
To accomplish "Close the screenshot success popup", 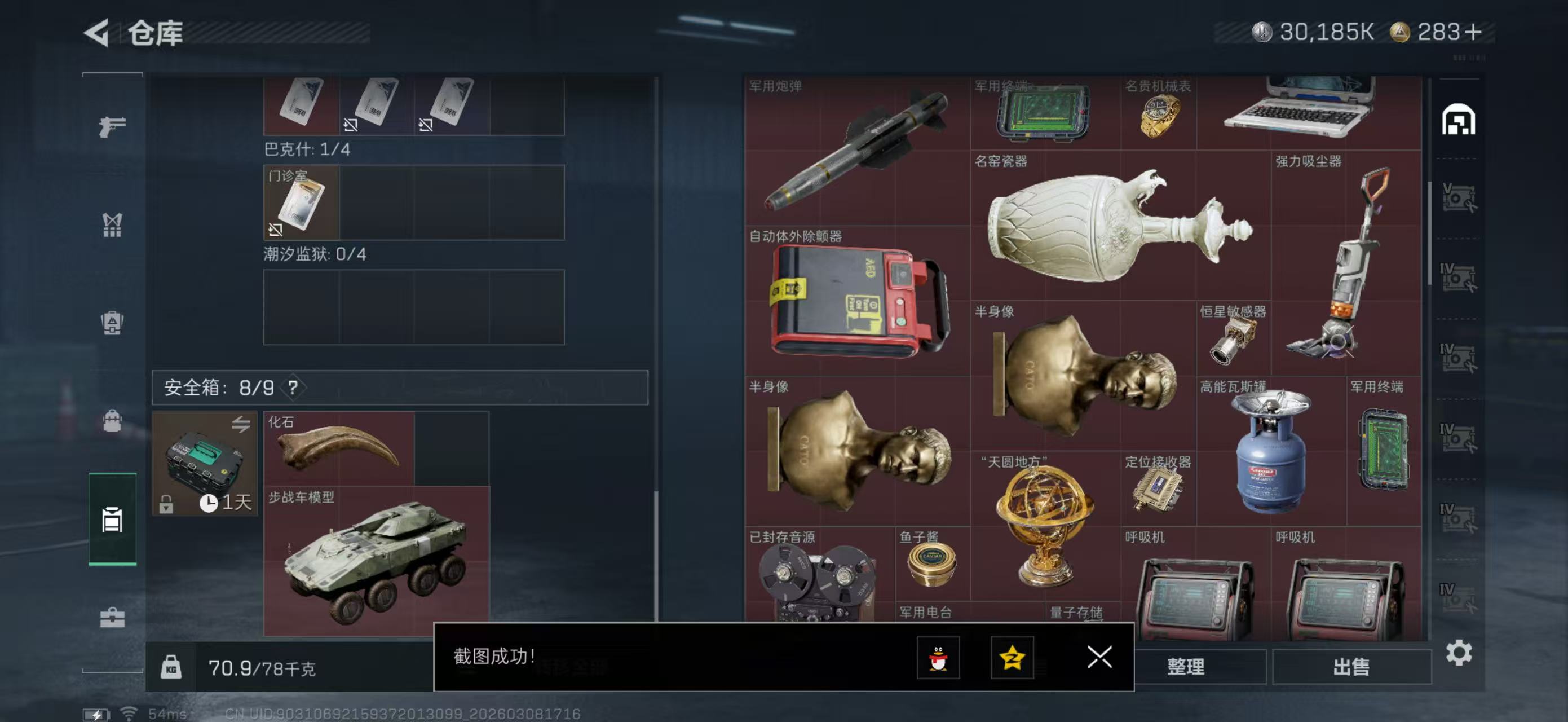I will point(1099,658).
